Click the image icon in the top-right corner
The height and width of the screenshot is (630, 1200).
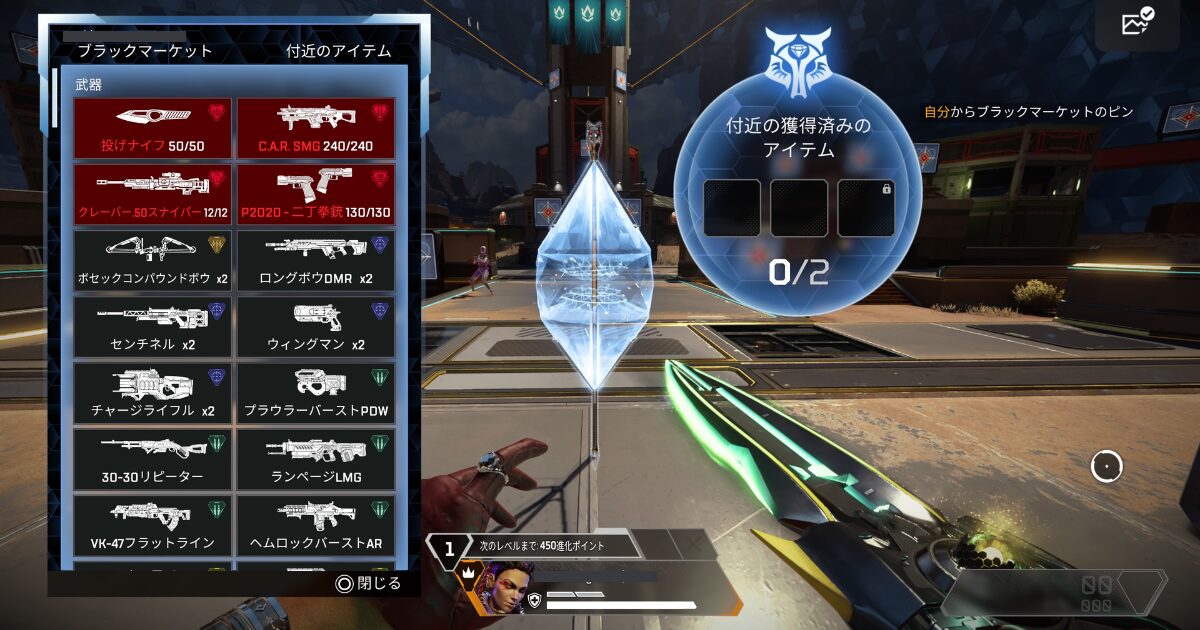pyautogui.click(x=1138, y=22)
